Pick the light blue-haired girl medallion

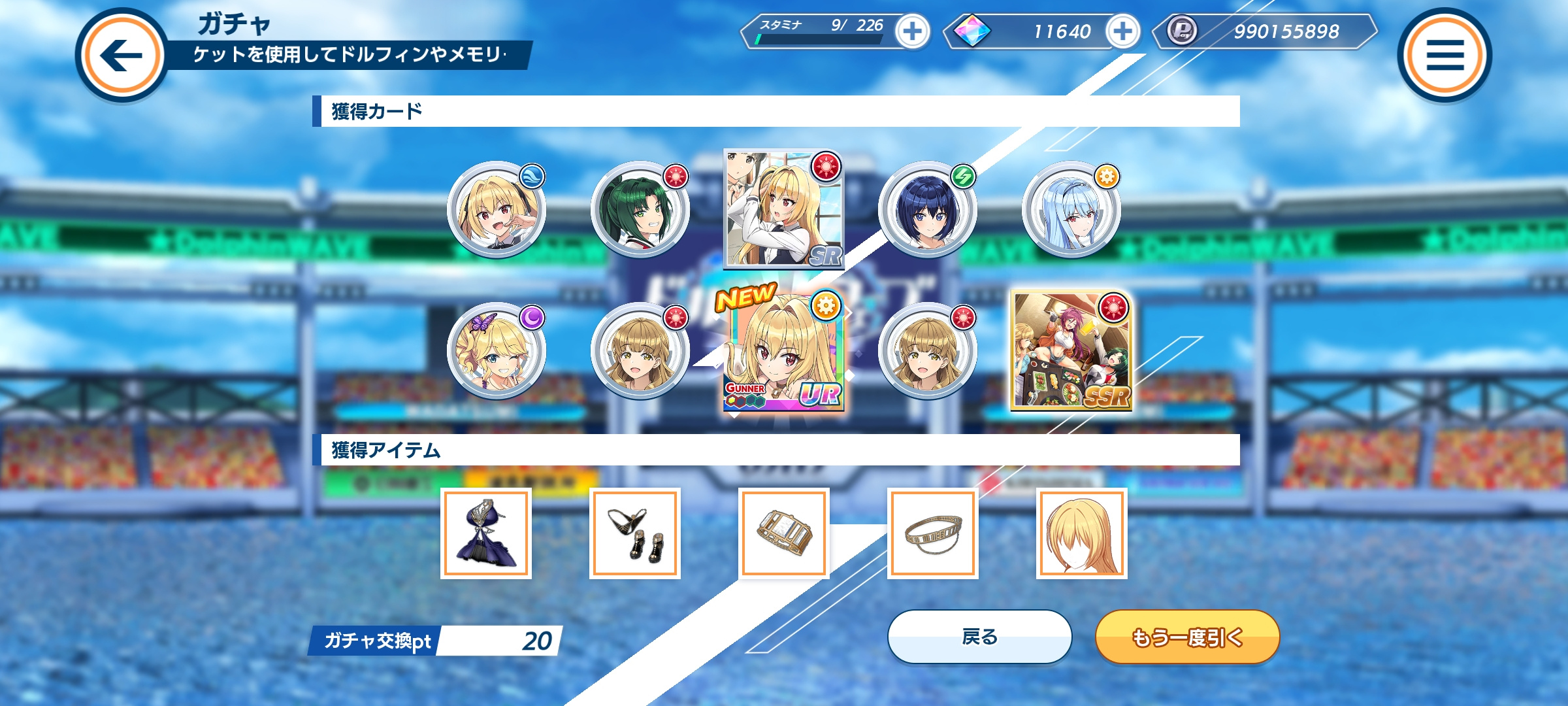1071,209
